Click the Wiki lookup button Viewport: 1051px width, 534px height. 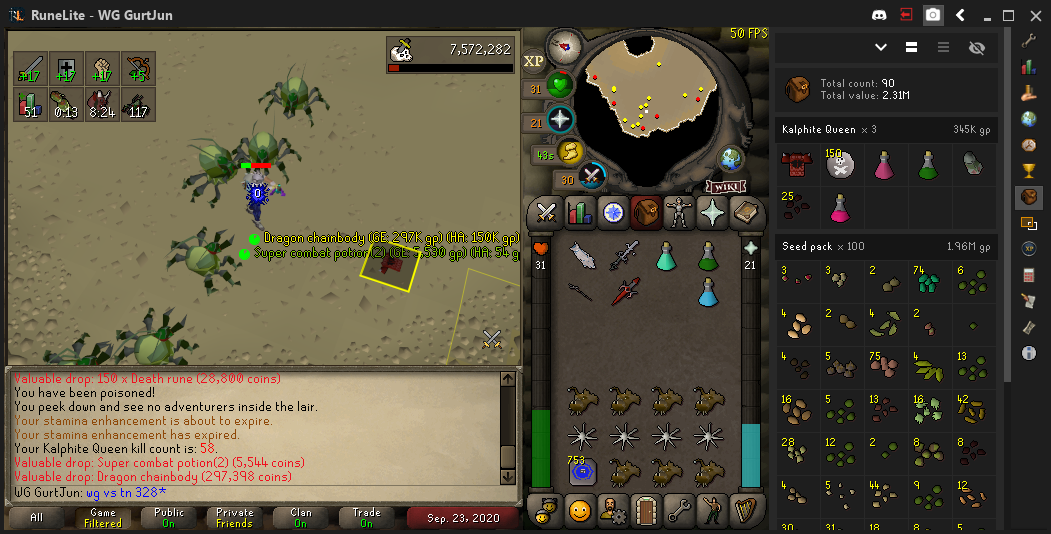pos(727,186)
